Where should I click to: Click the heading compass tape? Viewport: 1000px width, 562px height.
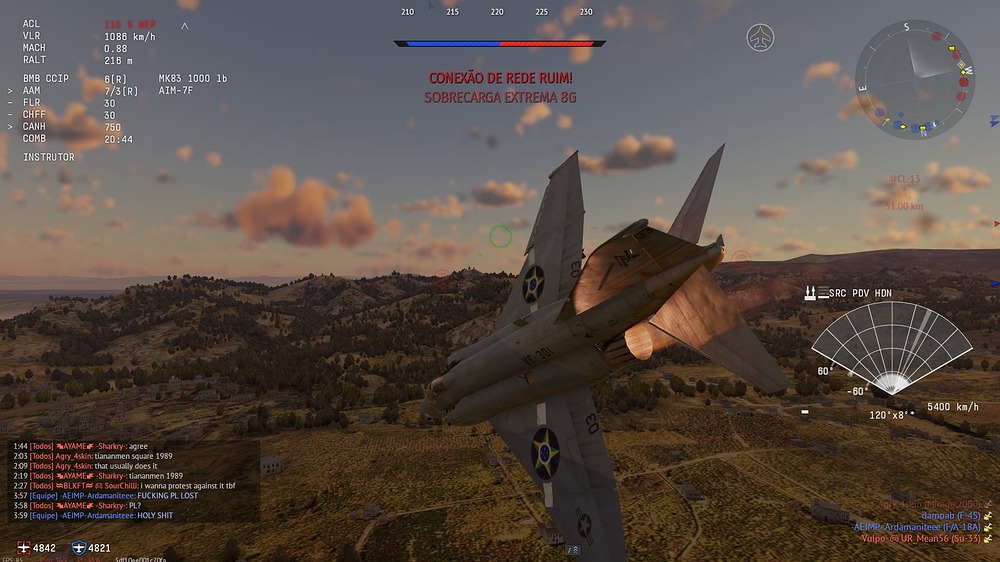pos(498,12)
